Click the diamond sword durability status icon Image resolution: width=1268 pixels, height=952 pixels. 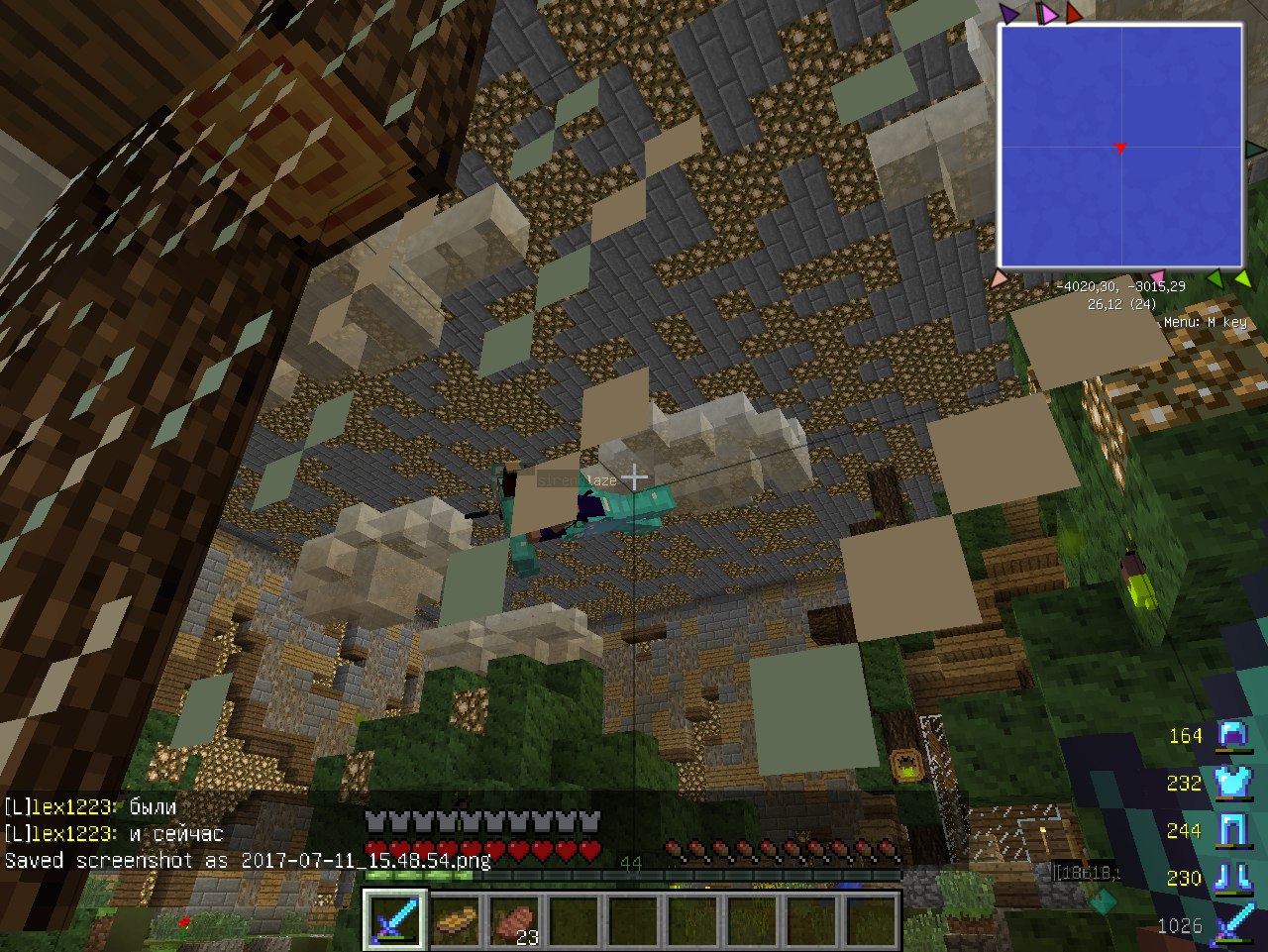click(1233, 925)
